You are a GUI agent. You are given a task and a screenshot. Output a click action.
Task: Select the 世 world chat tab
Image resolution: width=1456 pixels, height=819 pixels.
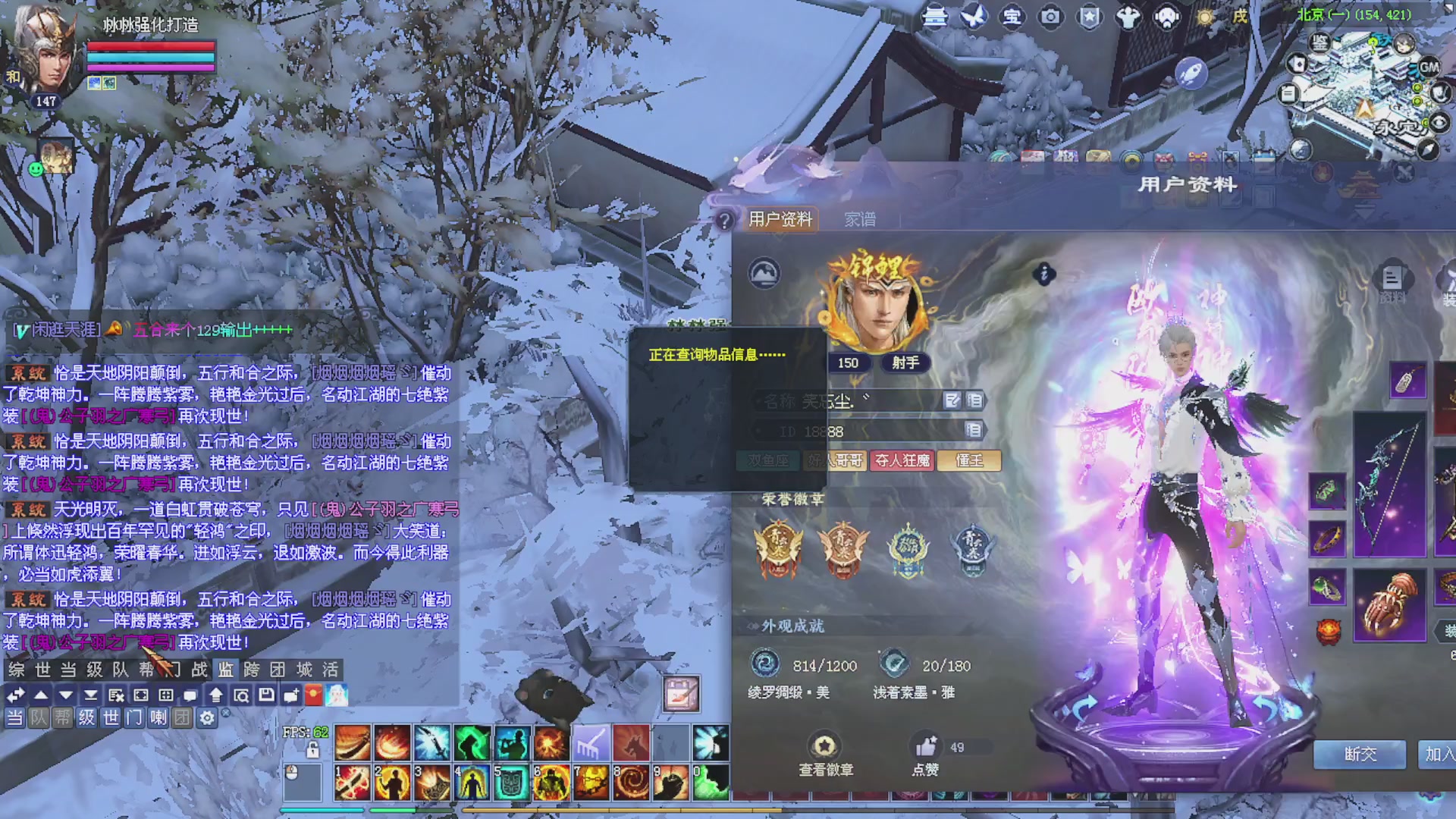point(42,670)
